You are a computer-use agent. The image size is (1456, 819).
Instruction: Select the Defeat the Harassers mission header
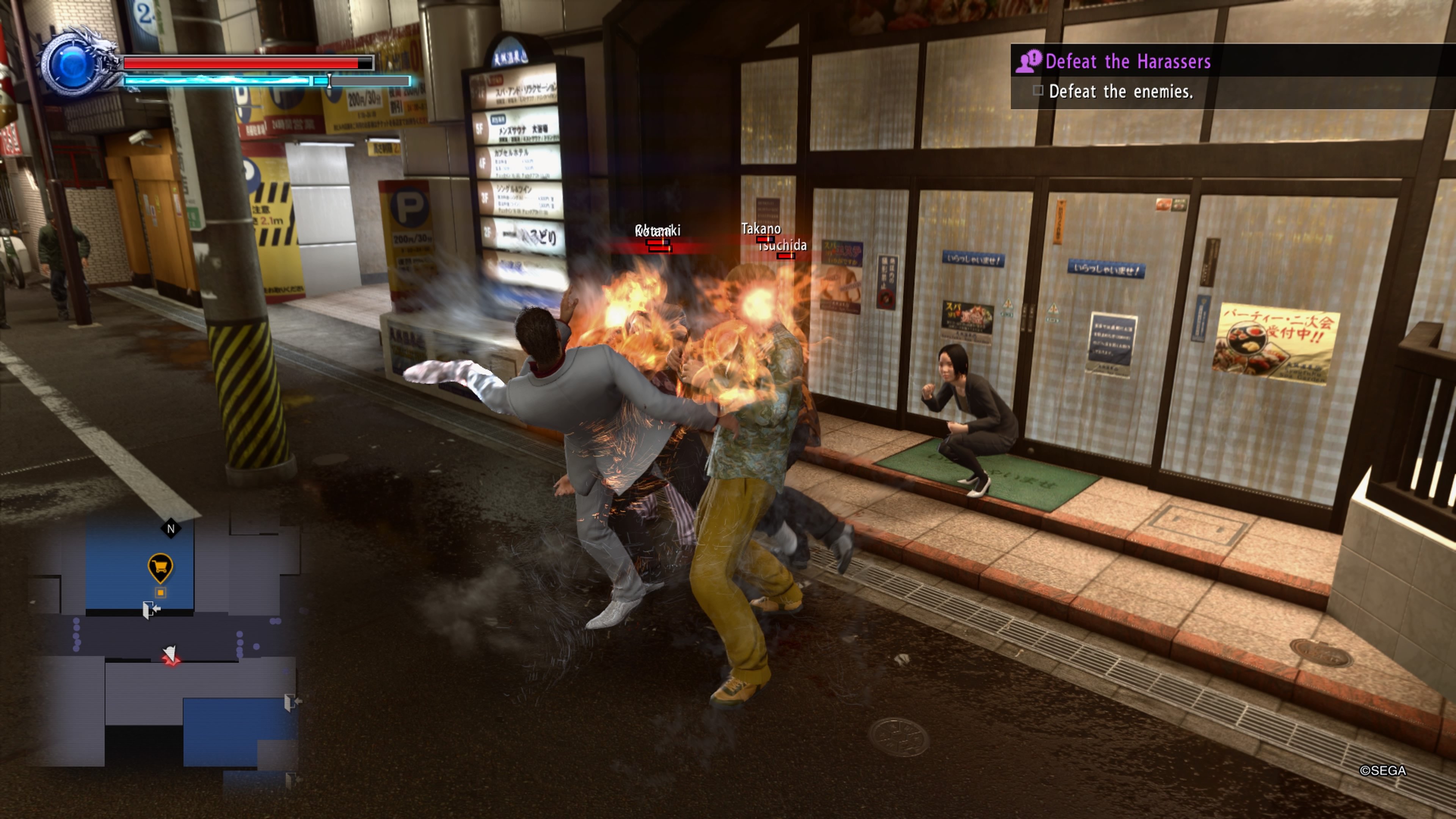(x=1129, y=62)
